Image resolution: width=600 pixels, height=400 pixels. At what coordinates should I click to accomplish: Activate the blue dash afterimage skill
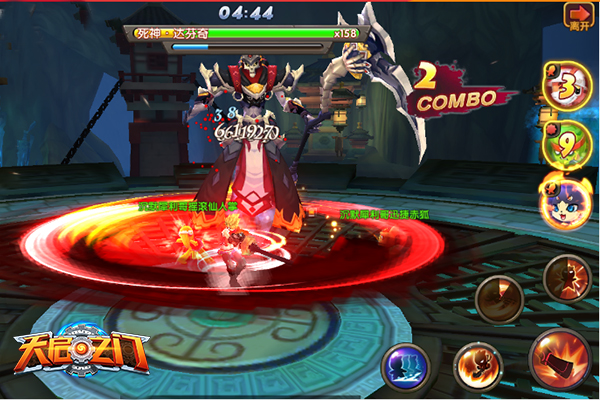[x=405, y=365]
